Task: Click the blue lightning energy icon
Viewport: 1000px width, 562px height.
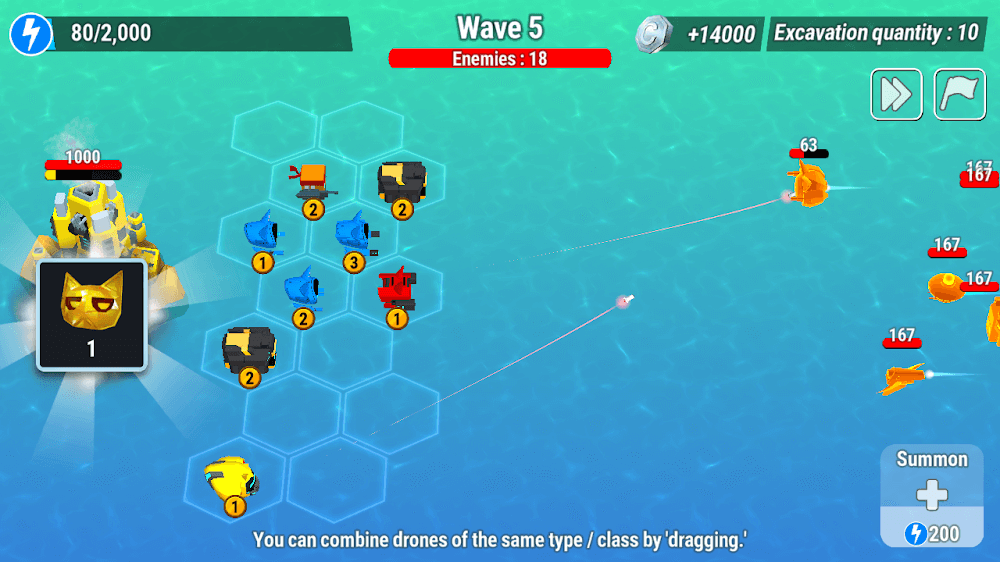Action: coord(31,34)
